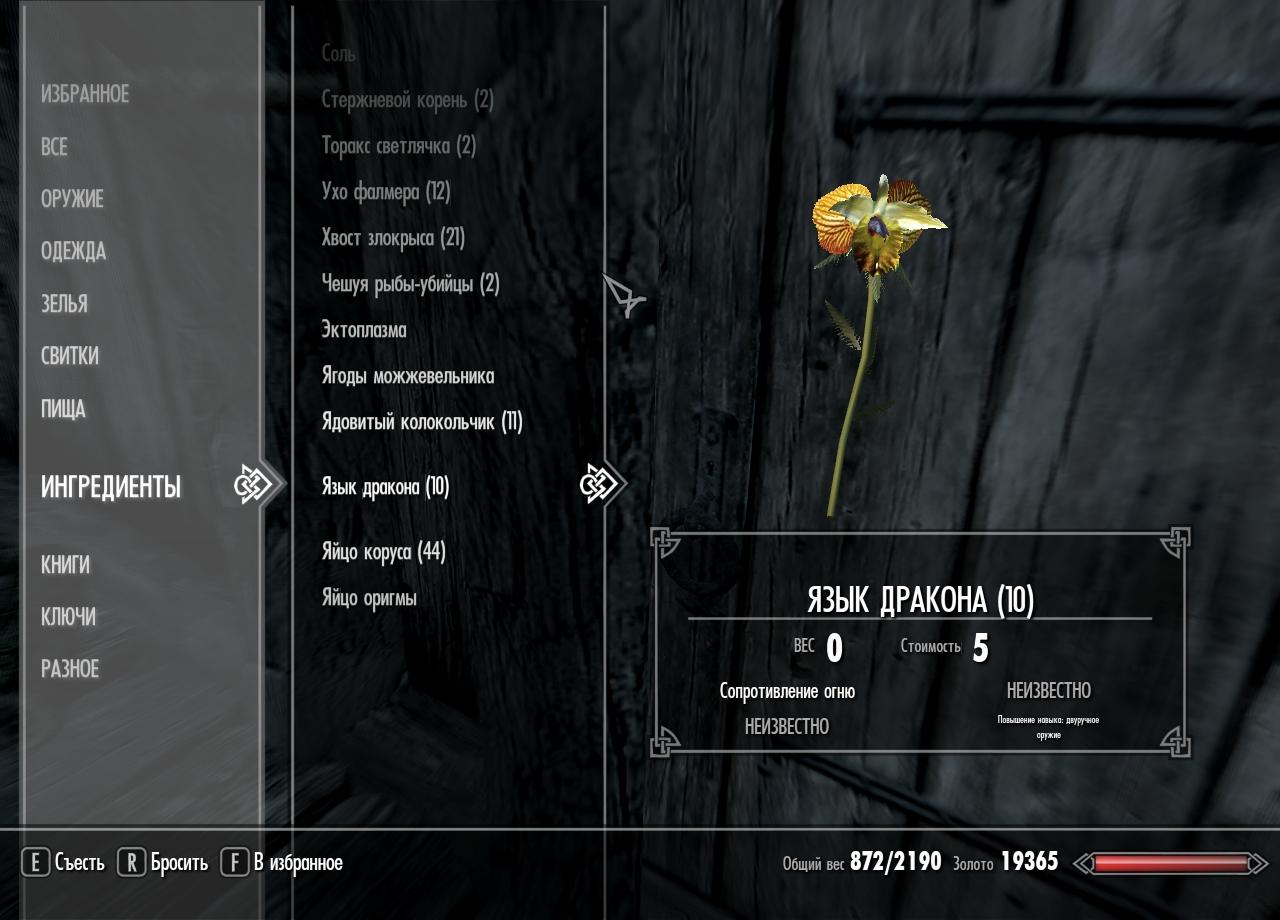
Task: Click the Ухо фалмера entry
Action: 386,192
